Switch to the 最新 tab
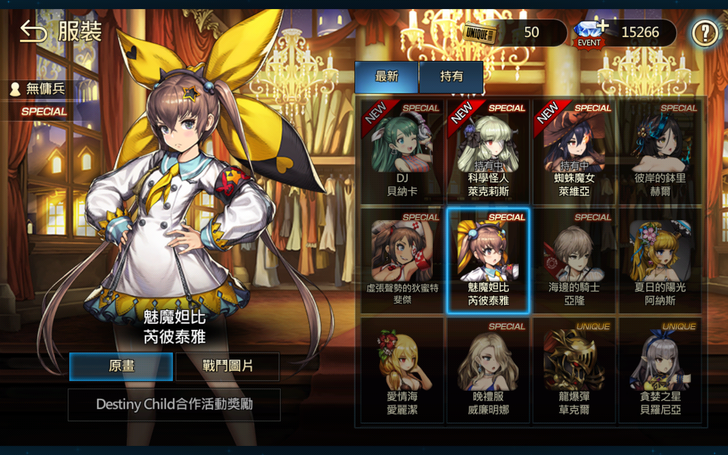 [386, 76]
